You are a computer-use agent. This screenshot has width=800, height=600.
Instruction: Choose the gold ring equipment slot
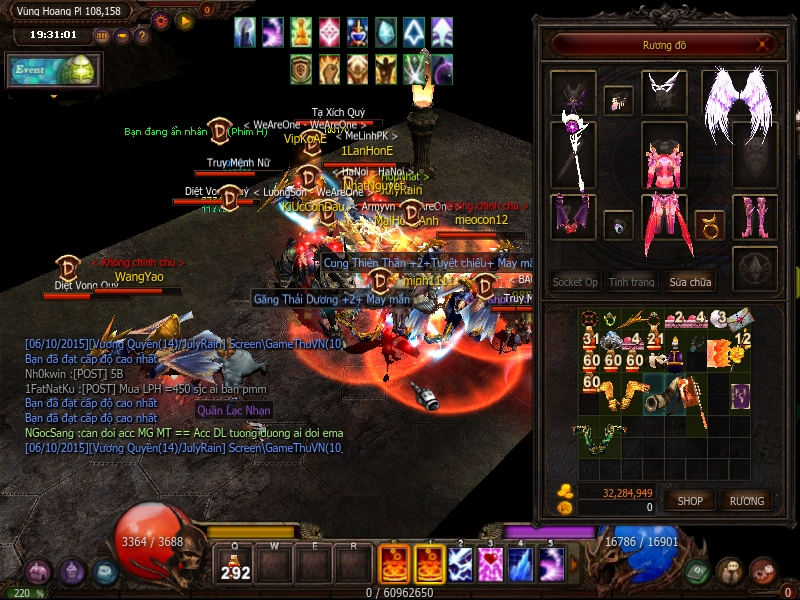(x=709, y=223)
